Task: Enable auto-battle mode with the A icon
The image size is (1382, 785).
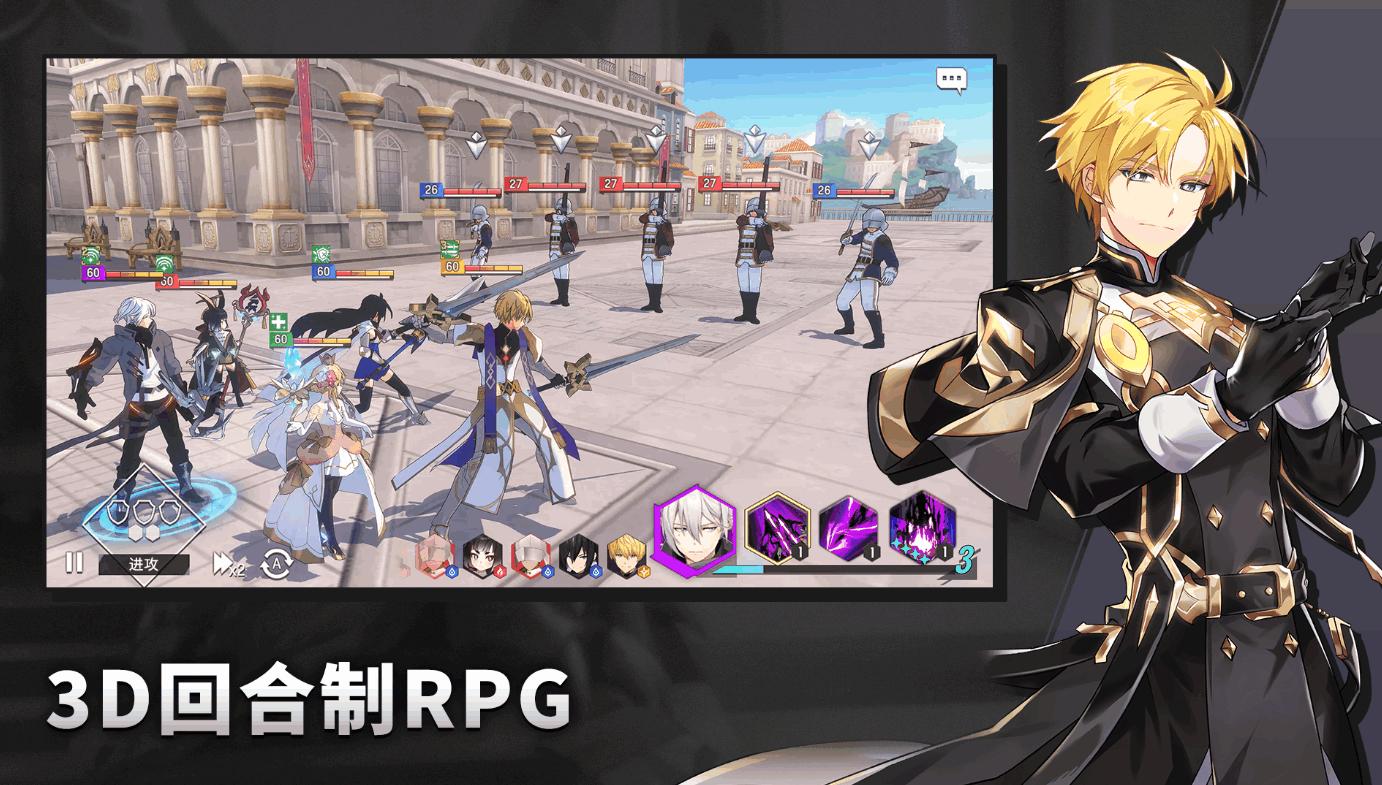Action: (x=277, y=563)
